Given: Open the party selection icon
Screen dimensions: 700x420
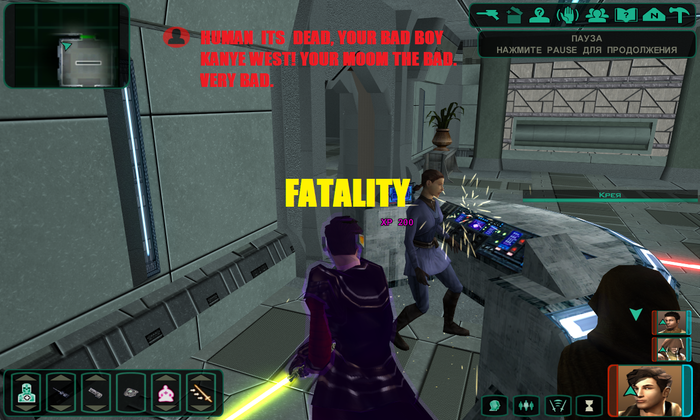Looking at the screenshot, I should 598,15.
